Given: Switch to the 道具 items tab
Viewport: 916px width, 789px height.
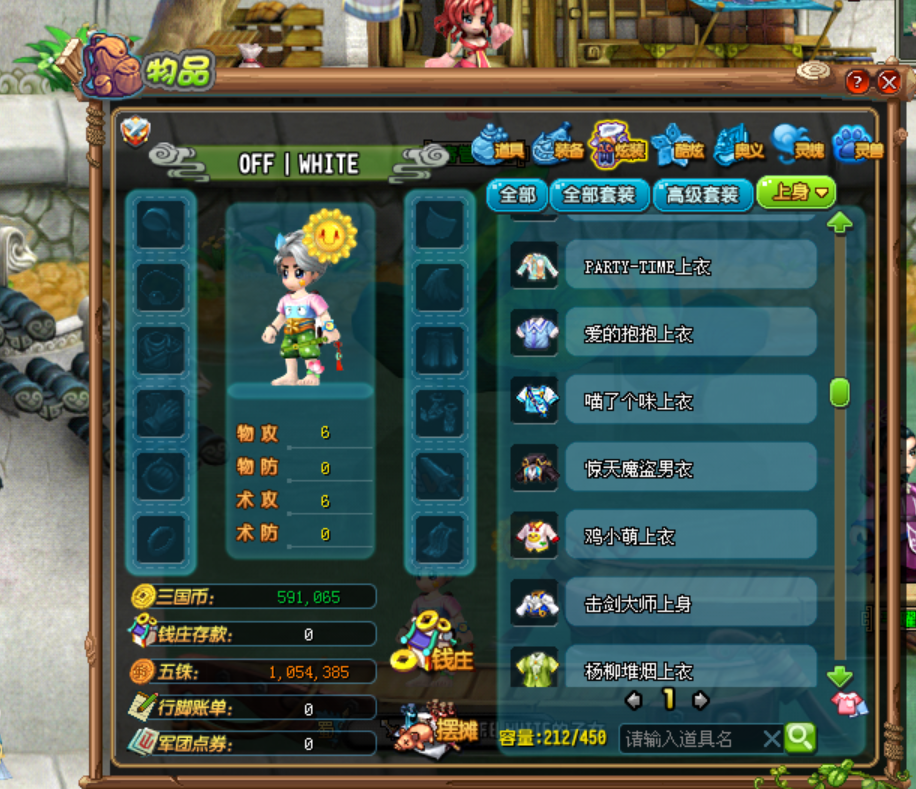Looking at the screenshot, I should click(498, 148).
